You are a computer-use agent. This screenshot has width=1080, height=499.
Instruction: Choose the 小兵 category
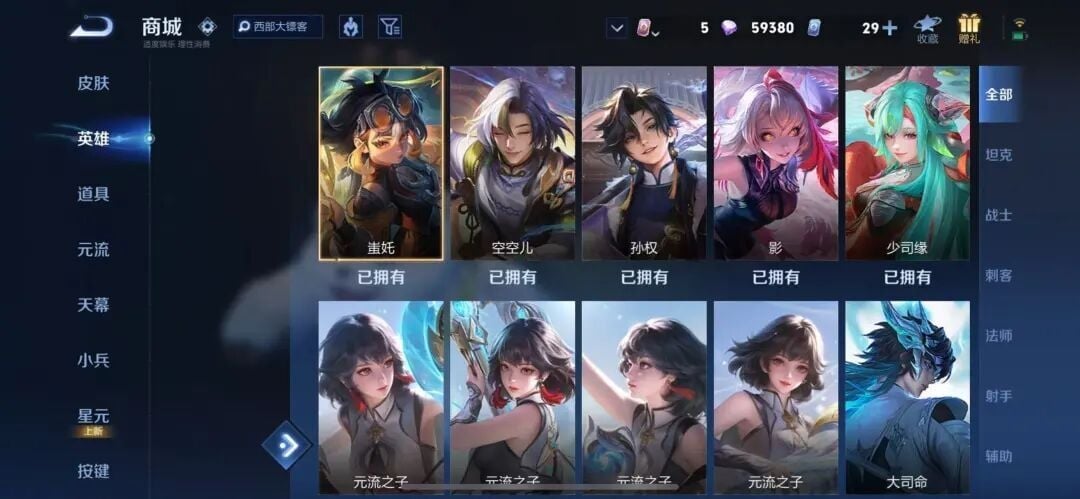click(93, 360)
